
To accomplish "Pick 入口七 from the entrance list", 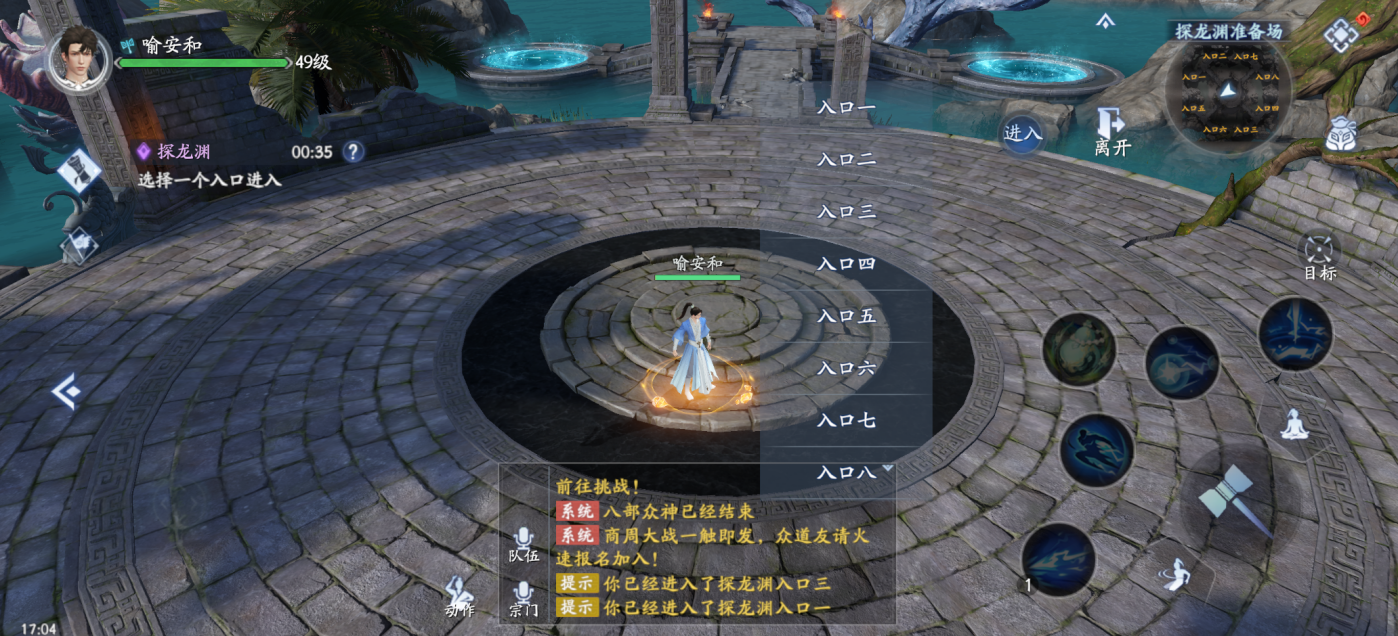I will 846,420.
